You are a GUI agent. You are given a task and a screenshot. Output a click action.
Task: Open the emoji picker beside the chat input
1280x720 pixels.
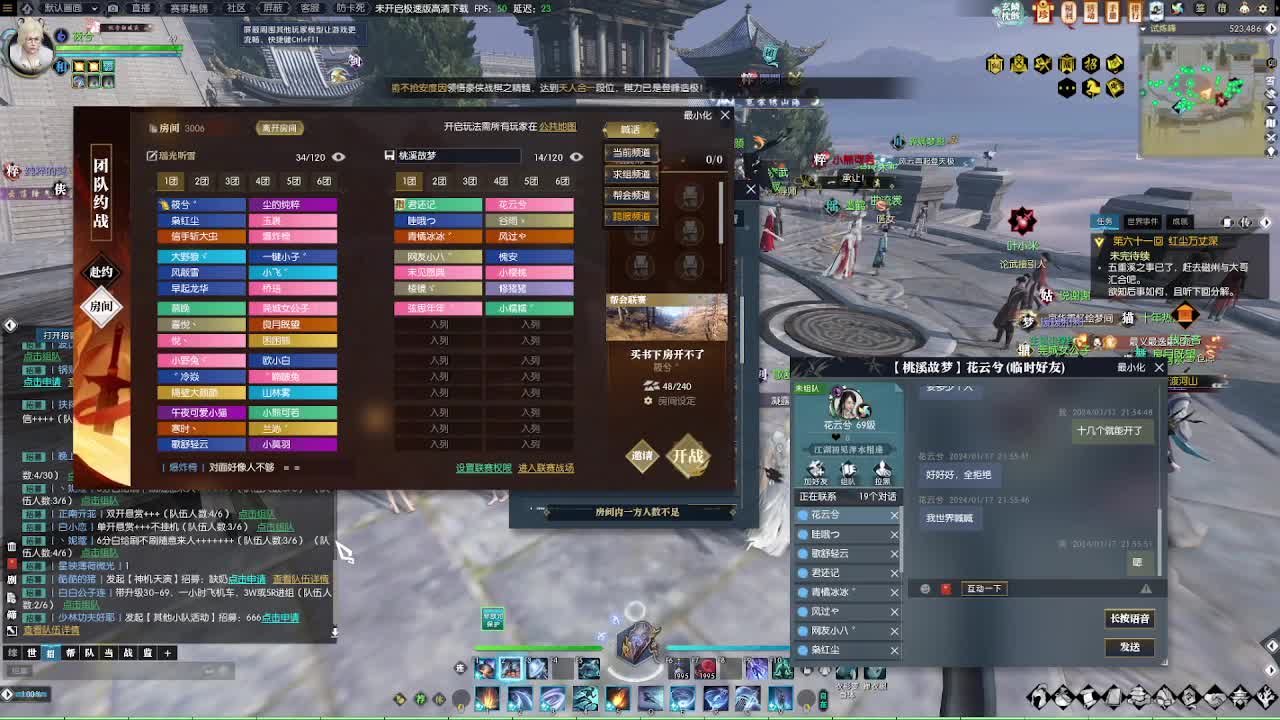[x=924, y=588]
